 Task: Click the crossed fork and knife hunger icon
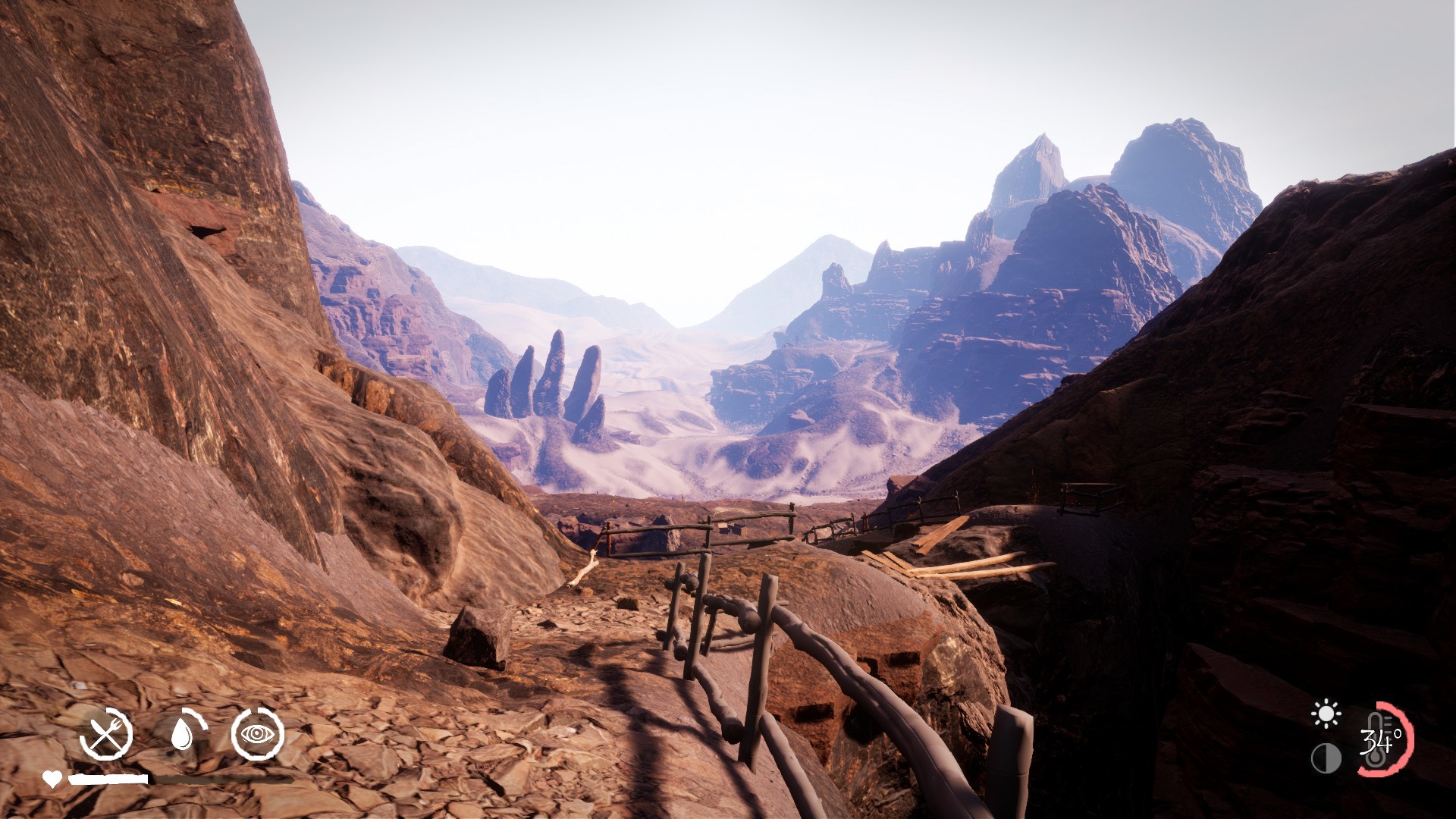click(x=107, y=733)
